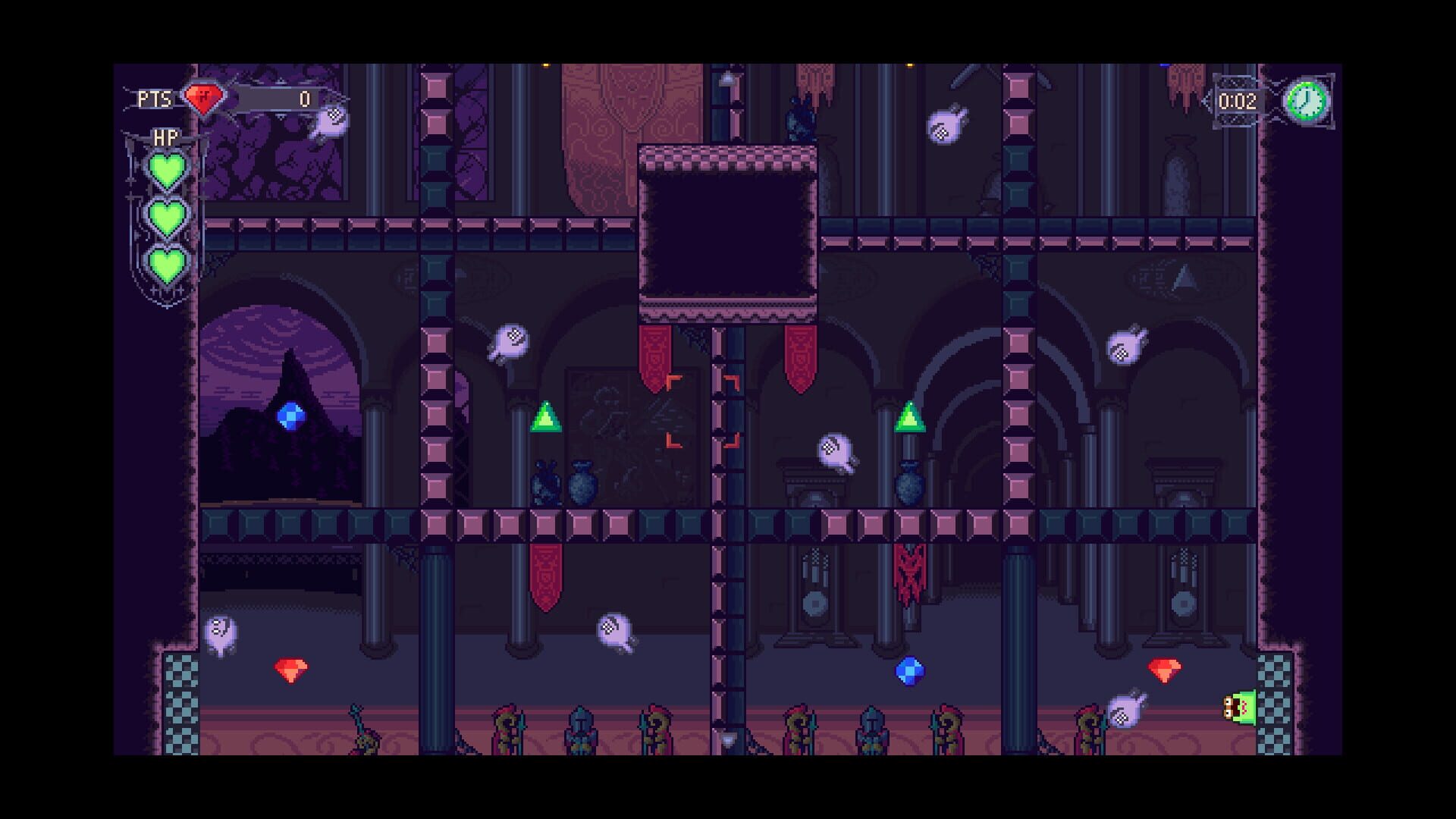Viewport: 1456px width, 819px height.
Task: Click the score value showing 0
Action: tap(304, 97)
